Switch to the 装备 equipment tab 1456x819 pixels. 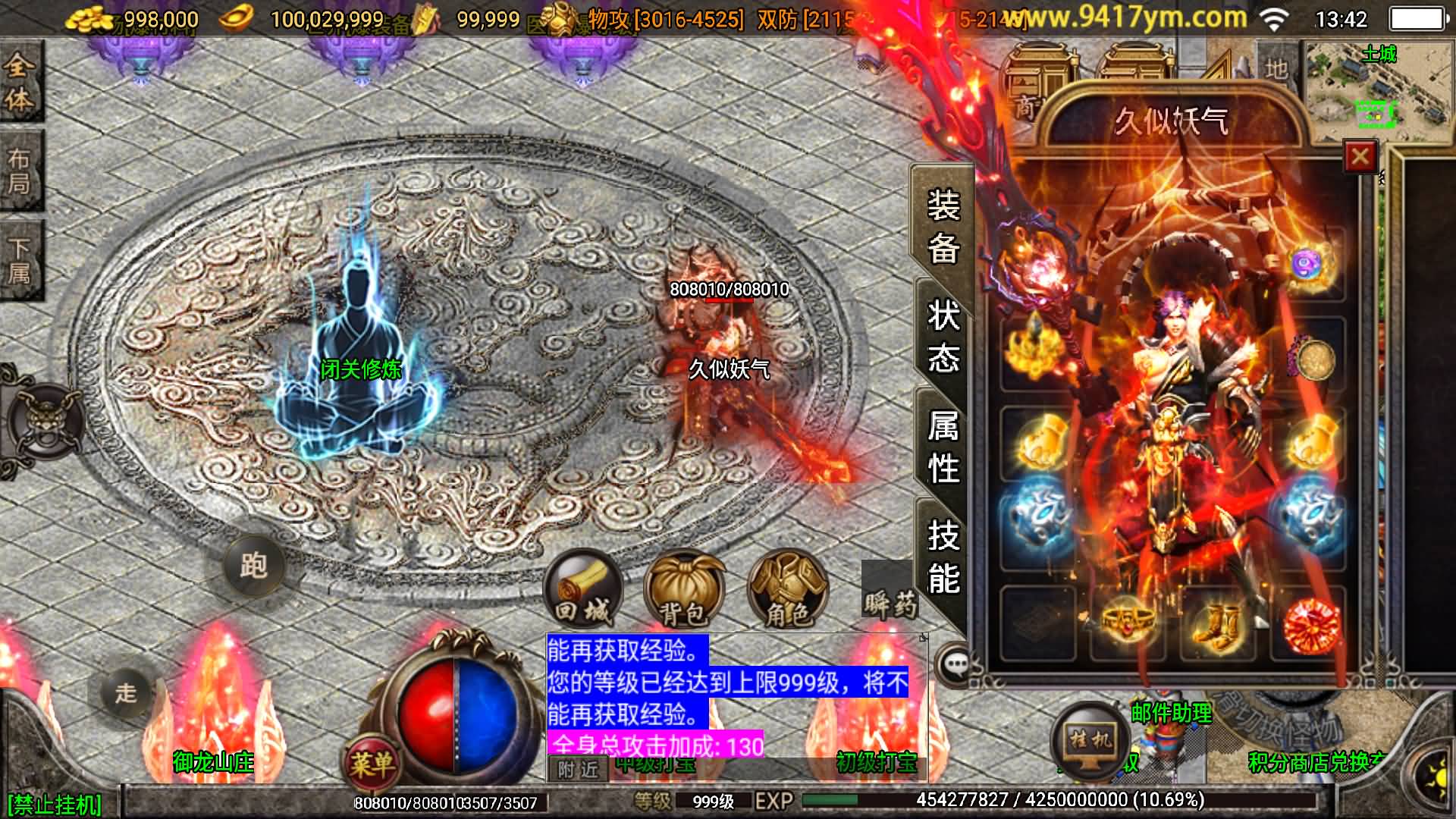point(943,227)
